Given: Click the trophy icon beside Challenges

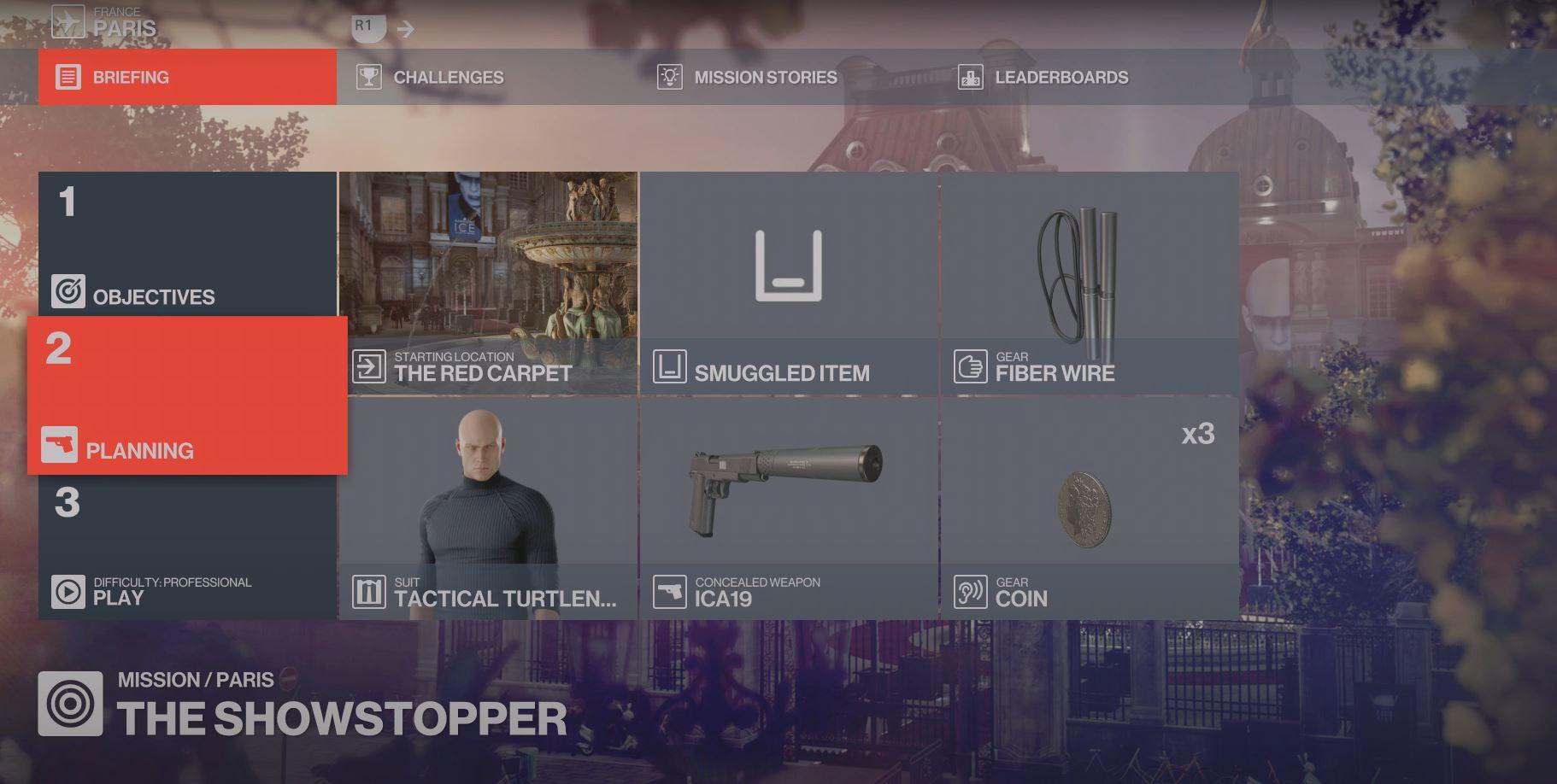Looking at the screenshot, I should coord(367,76).
